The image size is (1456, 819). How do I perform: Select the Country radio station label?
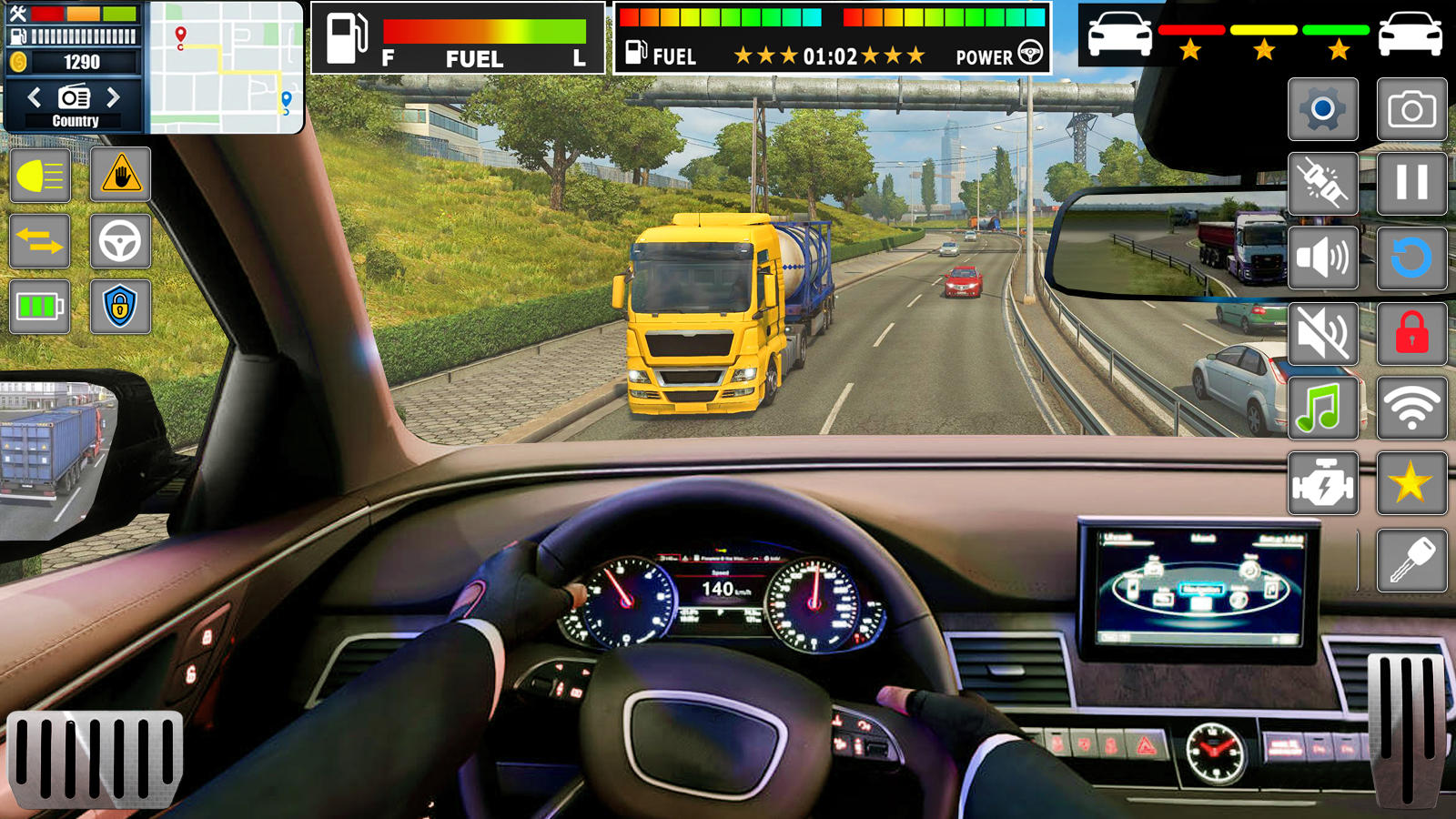pos(77,119)
